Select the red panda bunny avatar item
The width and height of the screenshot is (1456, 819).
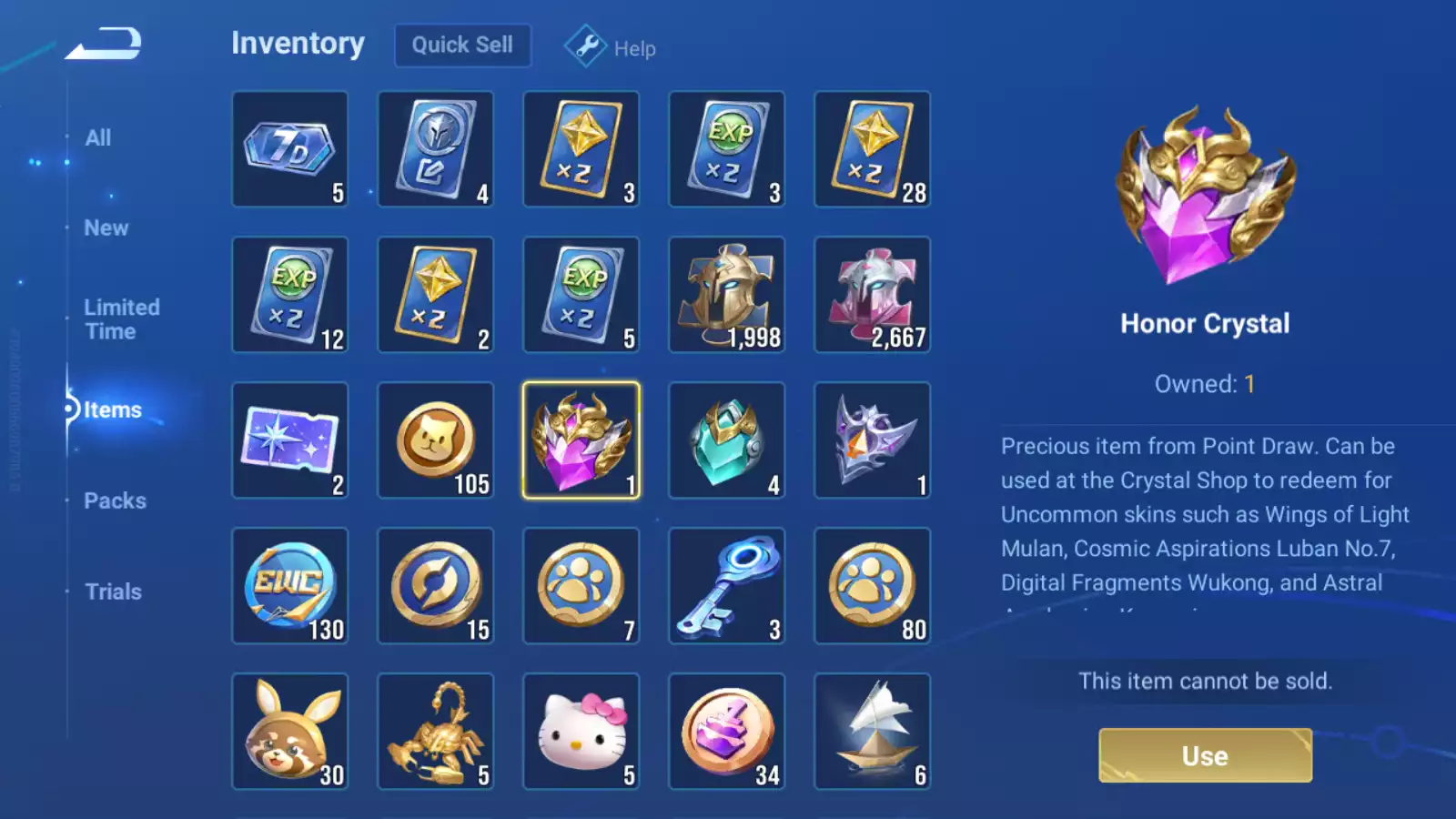pyautogui.click(x=290, y=731)
